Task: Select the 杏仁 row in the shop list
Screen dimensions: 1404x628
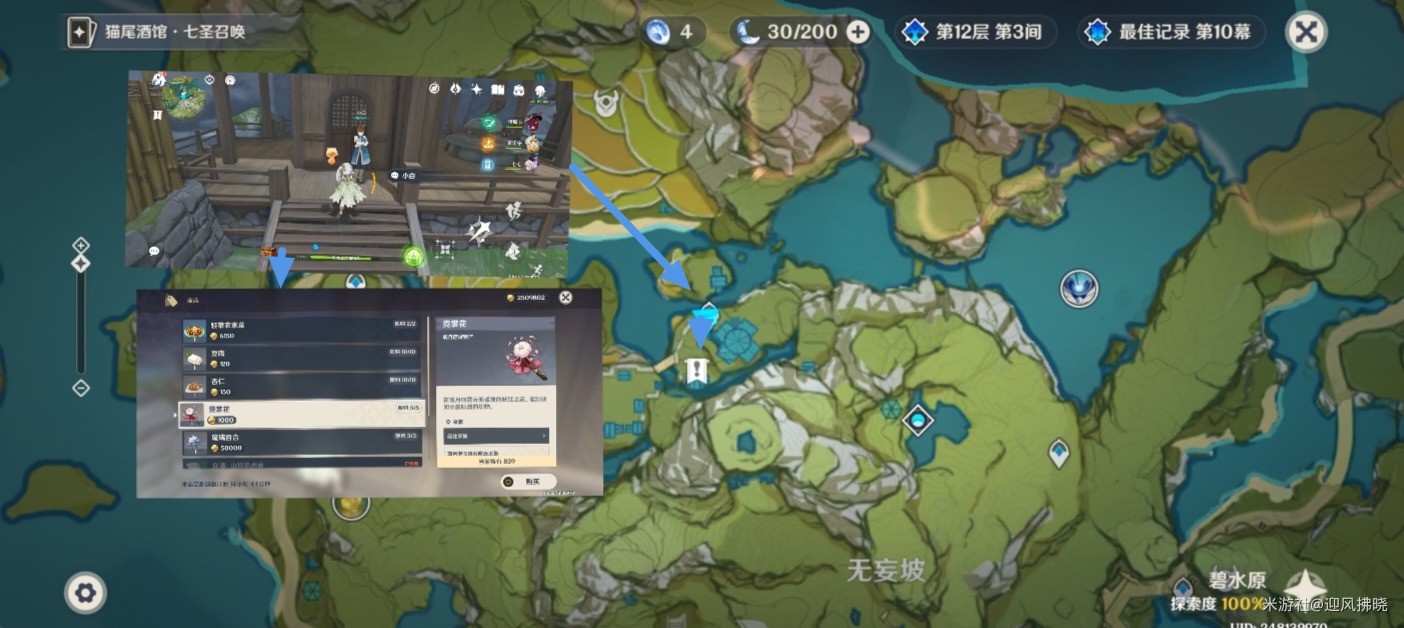Action: (302, 385)
